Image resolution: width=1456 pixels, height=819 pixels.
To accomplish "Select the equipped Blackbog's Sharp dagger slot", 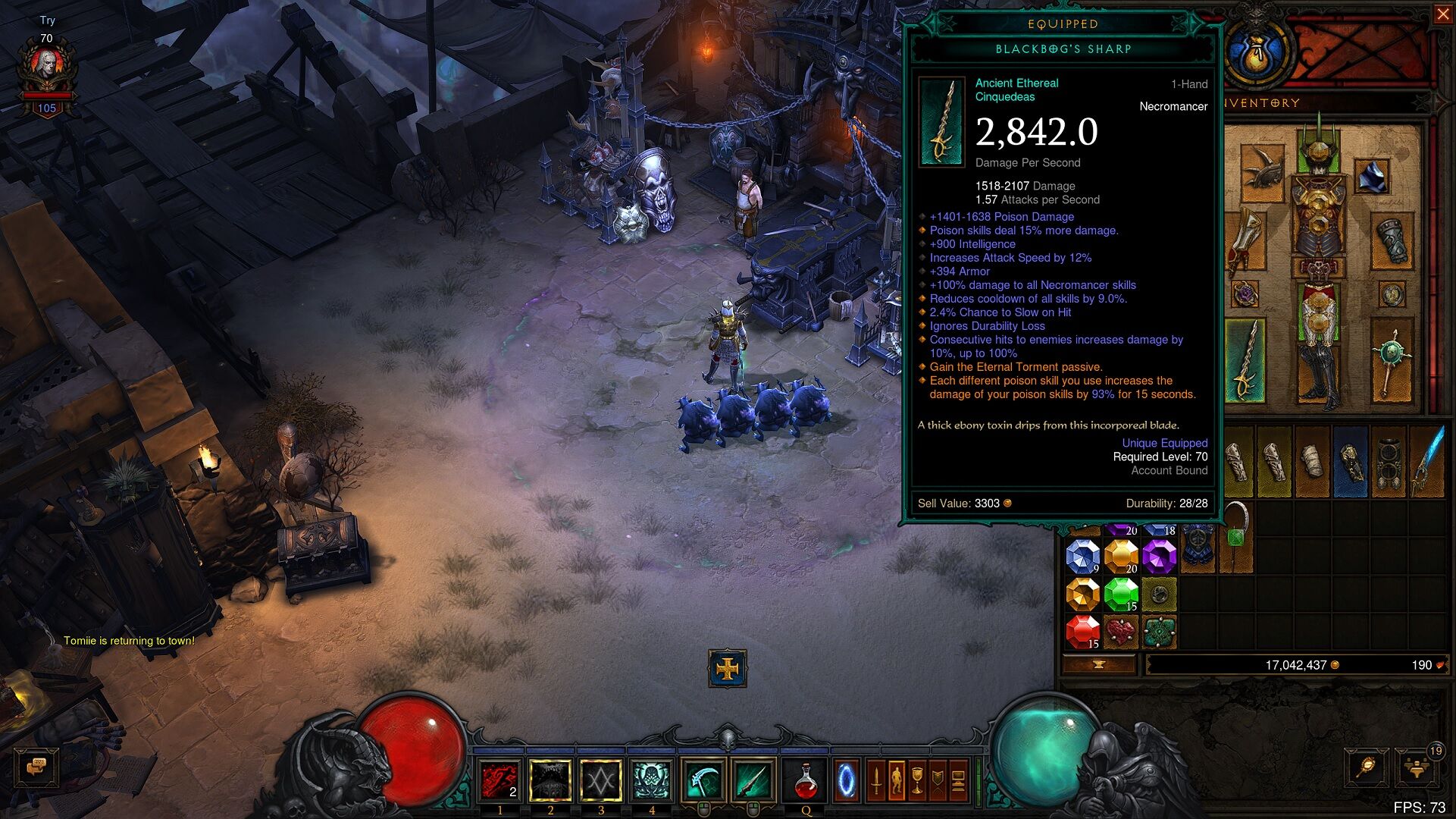I will pos(1245,361).
